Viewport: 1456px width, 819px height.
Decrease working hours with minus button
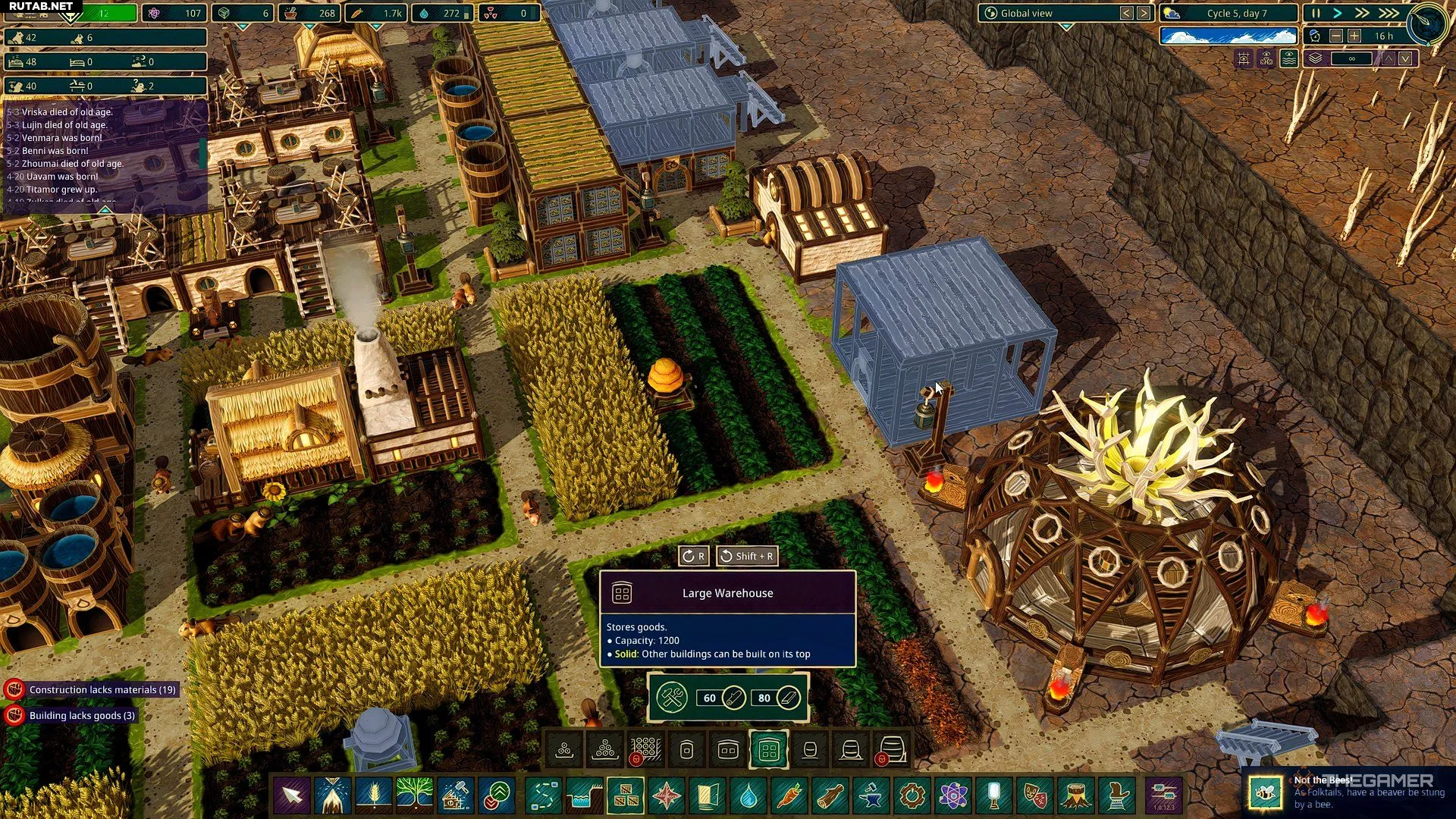1336,36
